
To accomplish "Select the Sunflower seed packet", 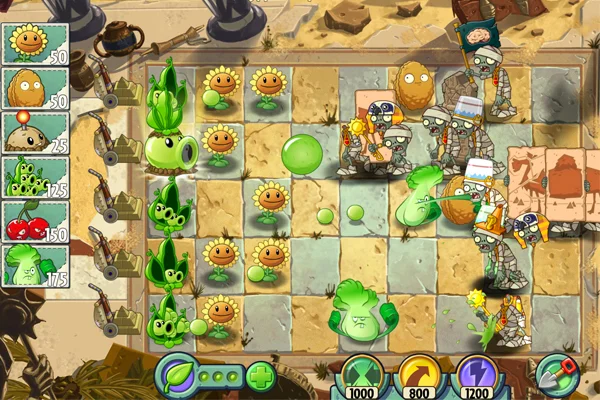I will click(x=34, y=43).
